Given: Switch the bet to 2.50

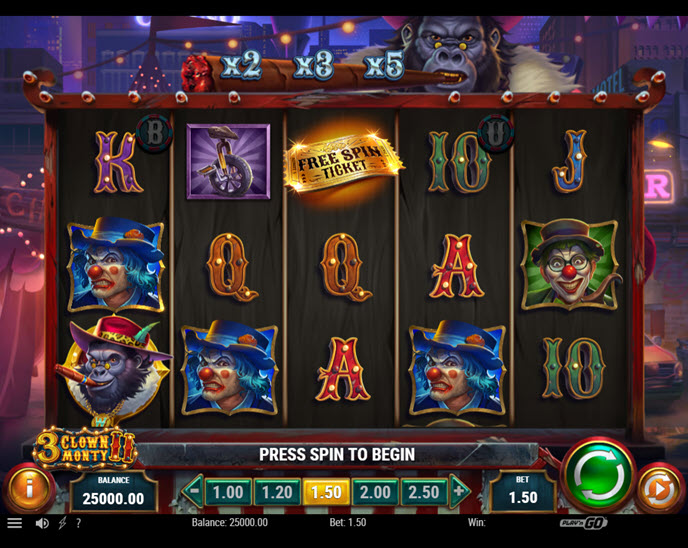Looking at the screenshot, I should [424, 492].
